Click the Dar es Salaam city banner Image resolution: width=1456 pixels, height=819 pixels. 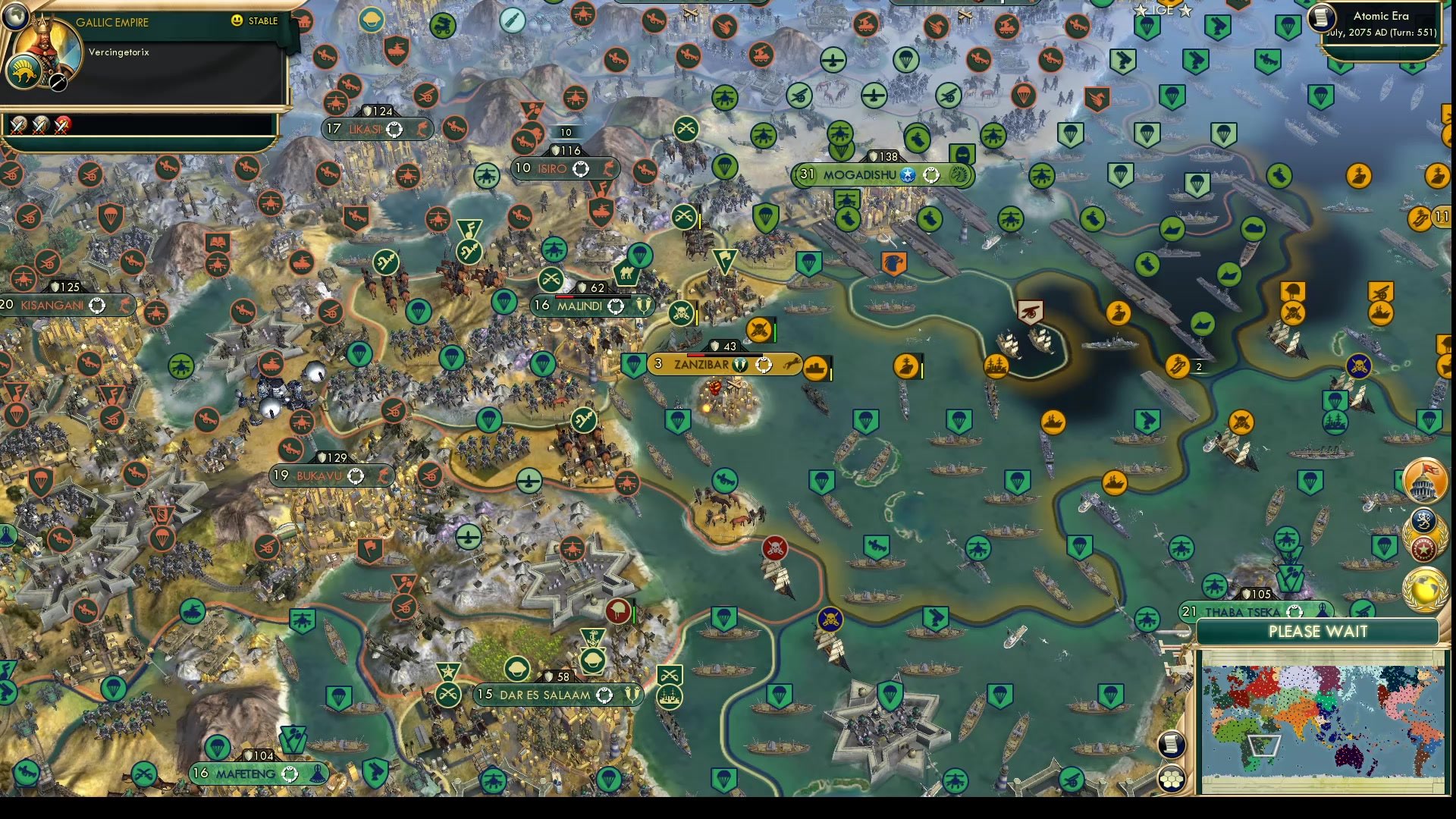coord(557,693)
